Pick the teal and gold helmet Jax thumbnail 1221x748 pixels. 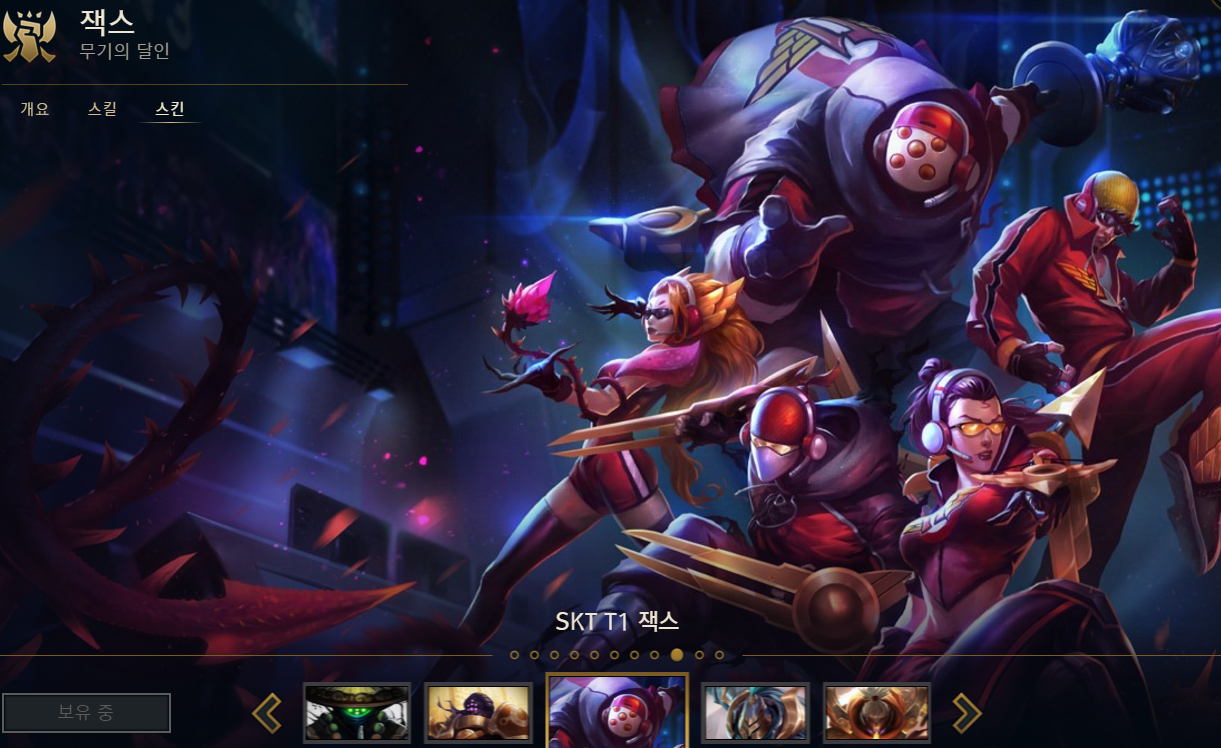coord(755,713)
